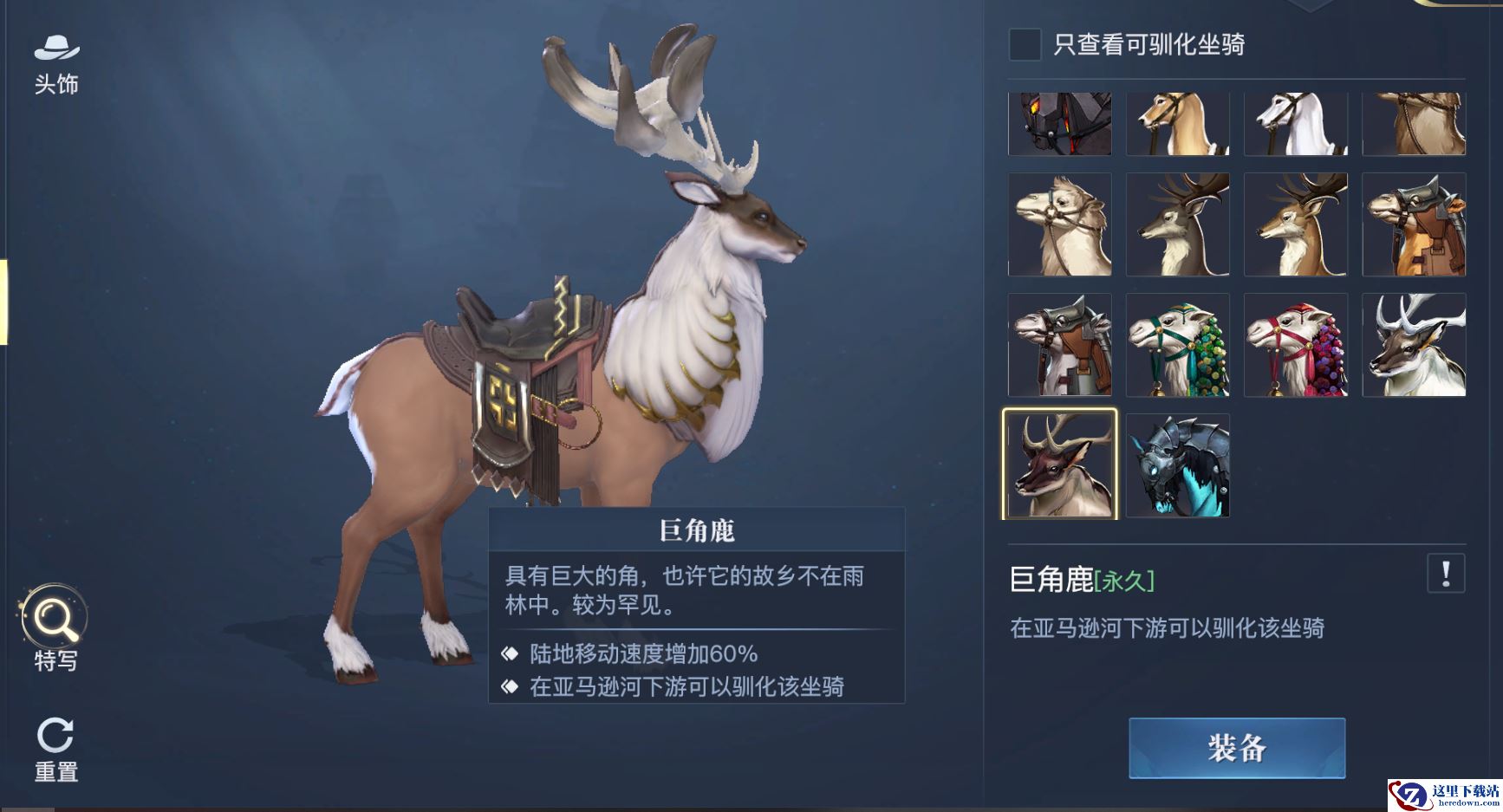This screenshot has height=812, width=1503.
Task: Select the highlighted 巨角鹿 mount thumbnail
Action: pos(1059,465)
